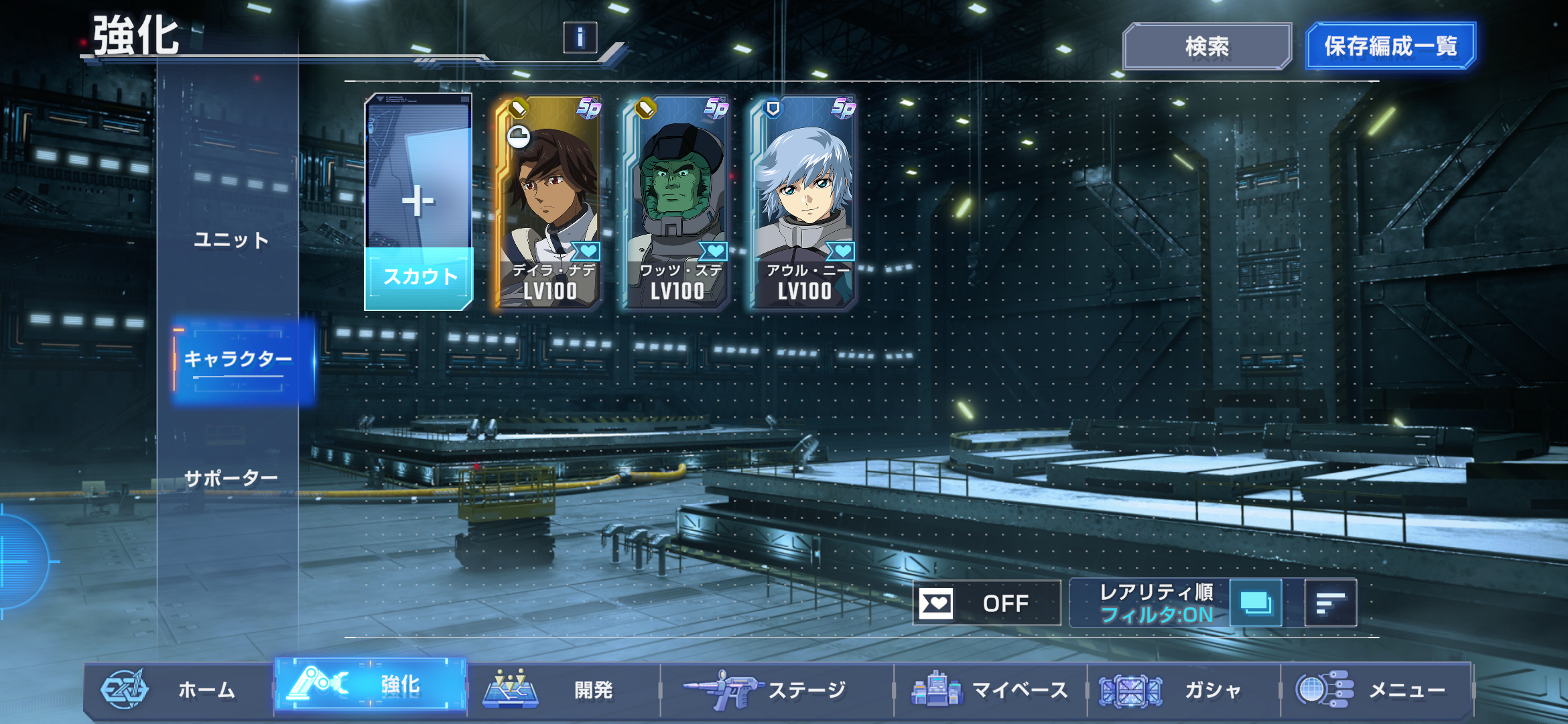This screenshot has width=1568, height=724.
Task: Switch to the キャラクター tab
Action: (239, 360)
